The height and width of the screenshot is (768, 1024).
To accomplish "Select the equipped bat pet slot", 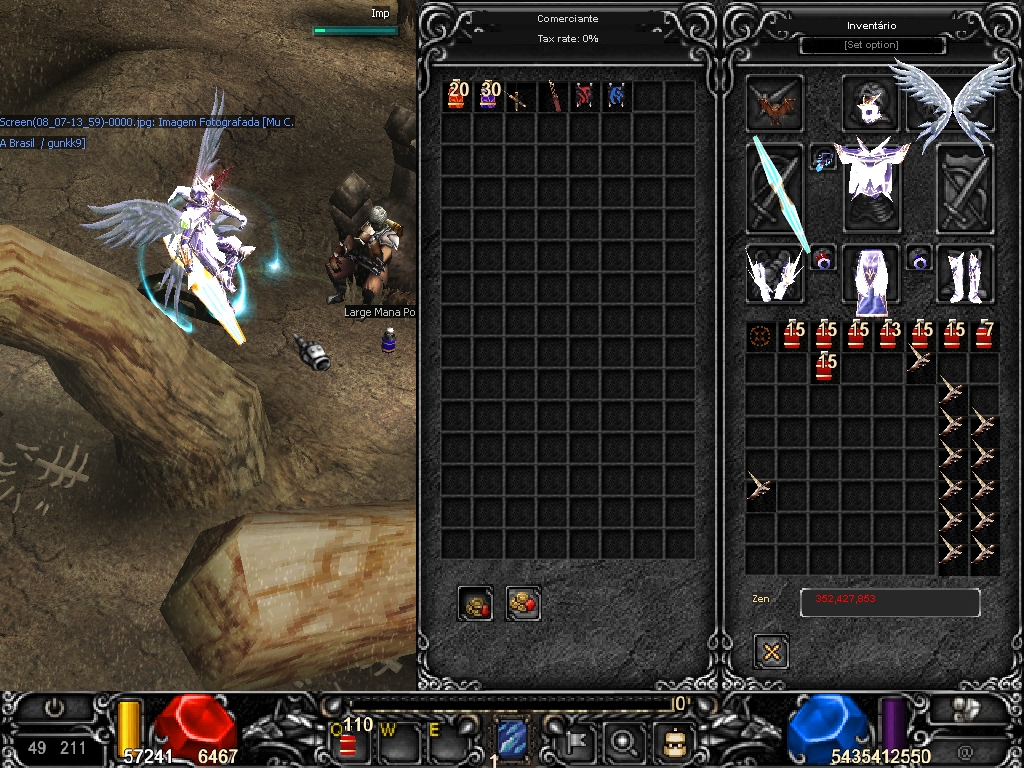I will pos(774,103).
